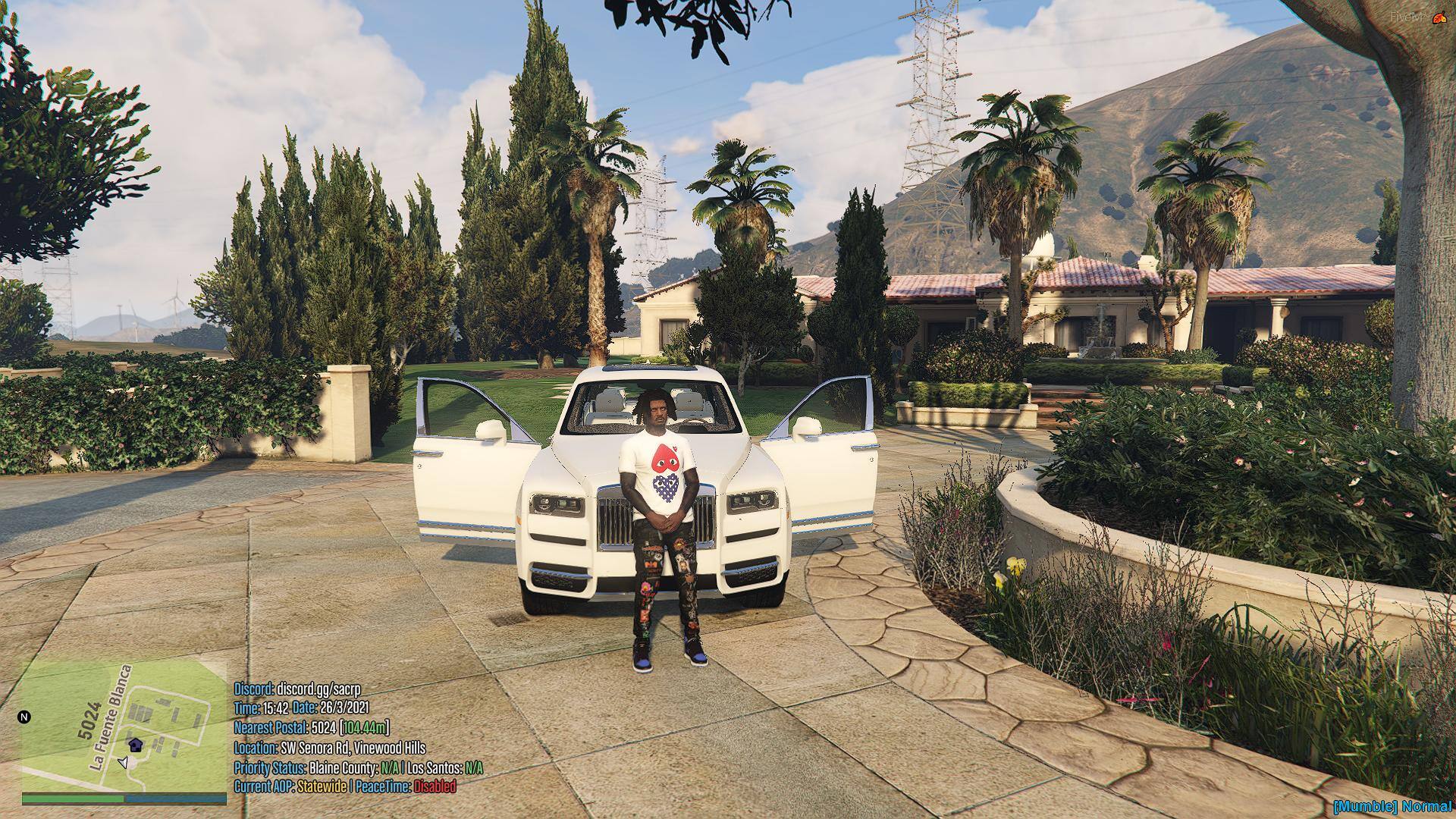Select the house marker on the minimap
The width and height of the screenshot is (1456, 819).
point(135,744)
